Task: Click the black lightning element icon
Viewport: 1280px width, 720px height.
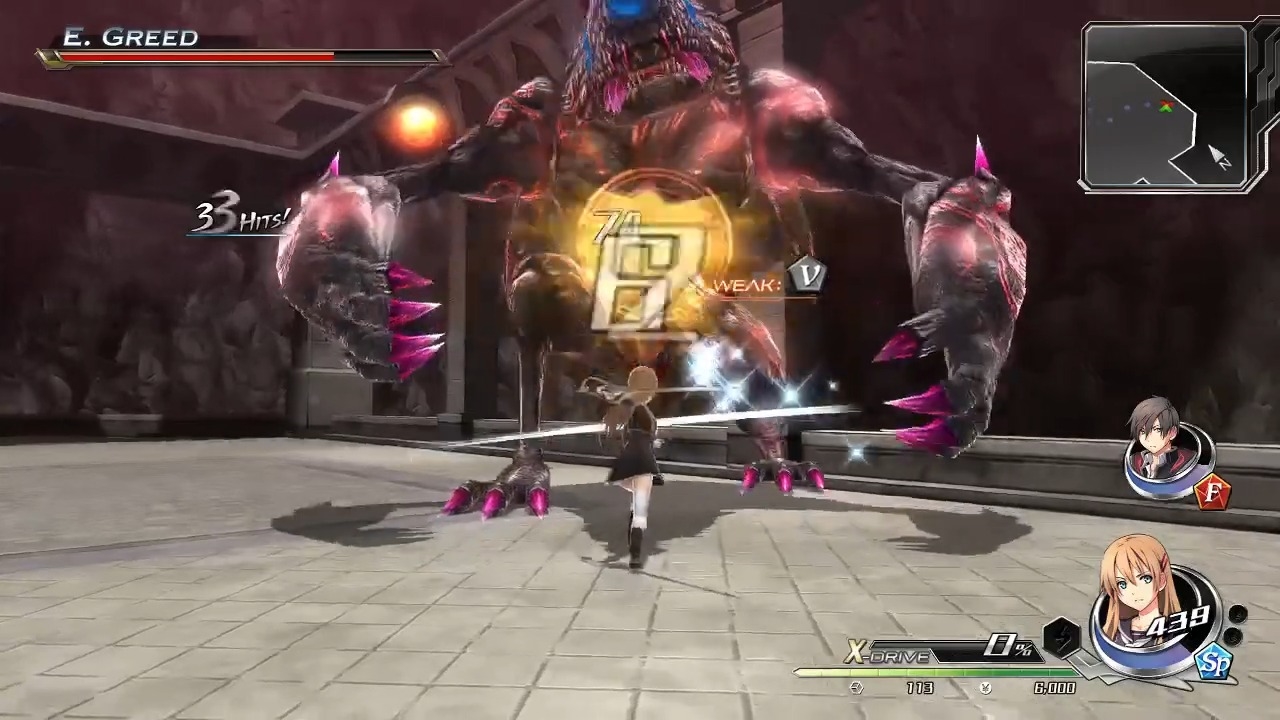Action: point(1062,637)
